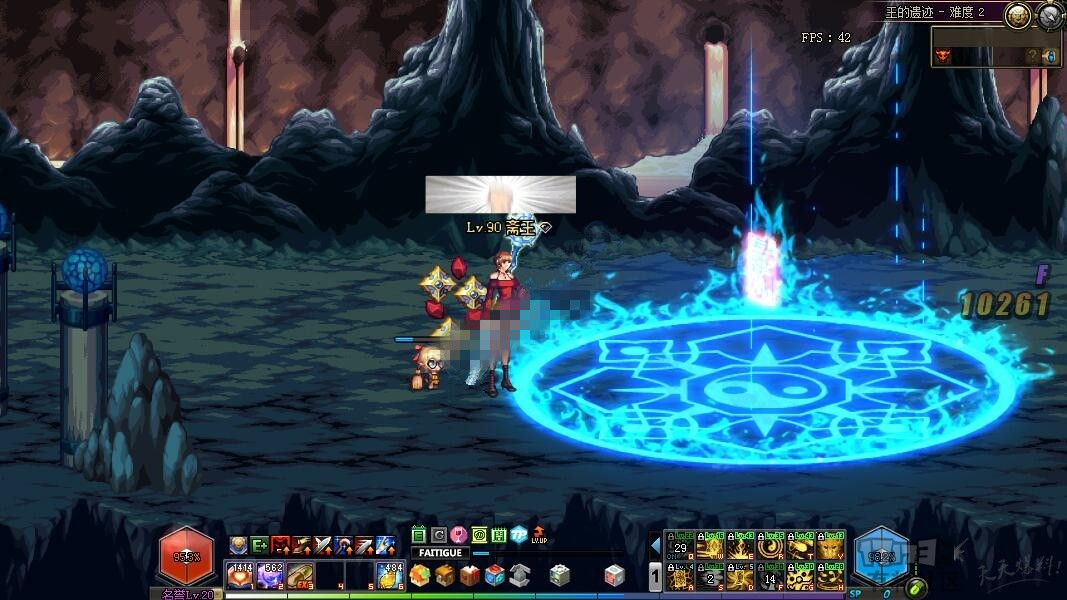Click the grey G menu icon
Viewport: 1067px width, 600px height.
[x=438, y=535]
